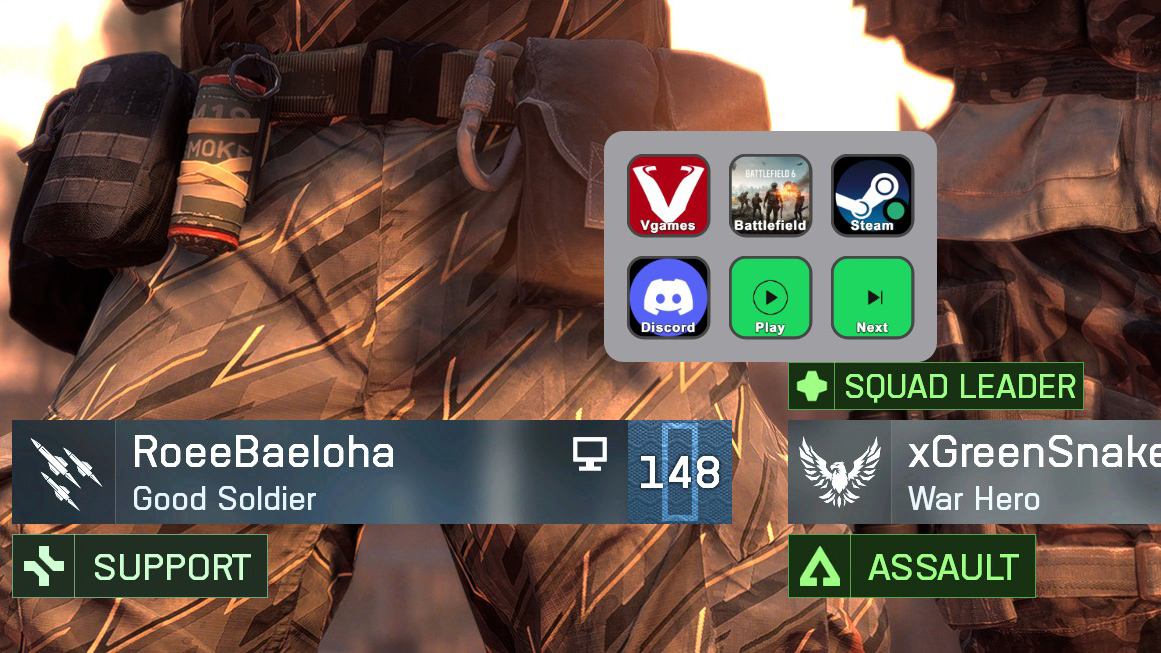Image resolution: width=1161 pixels, height=653 pixels.
Task: Open the Discord shortcut
Action: (x=668, y=297)
